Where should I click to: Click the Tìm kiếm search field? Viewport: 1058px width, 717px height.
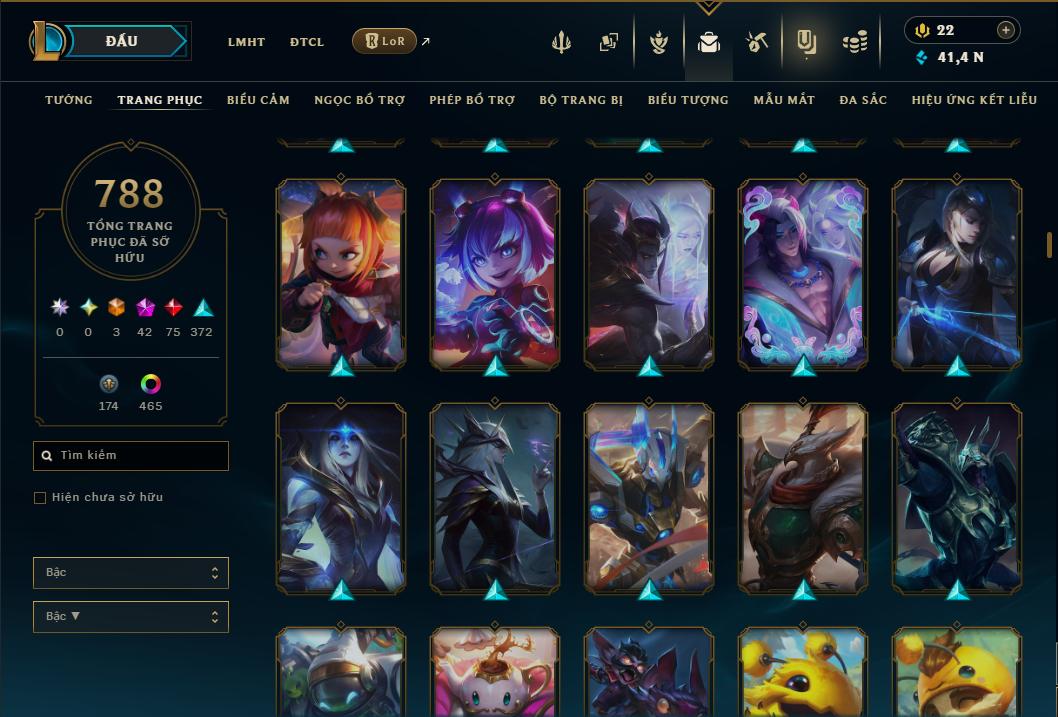click(x=131, y=456)
